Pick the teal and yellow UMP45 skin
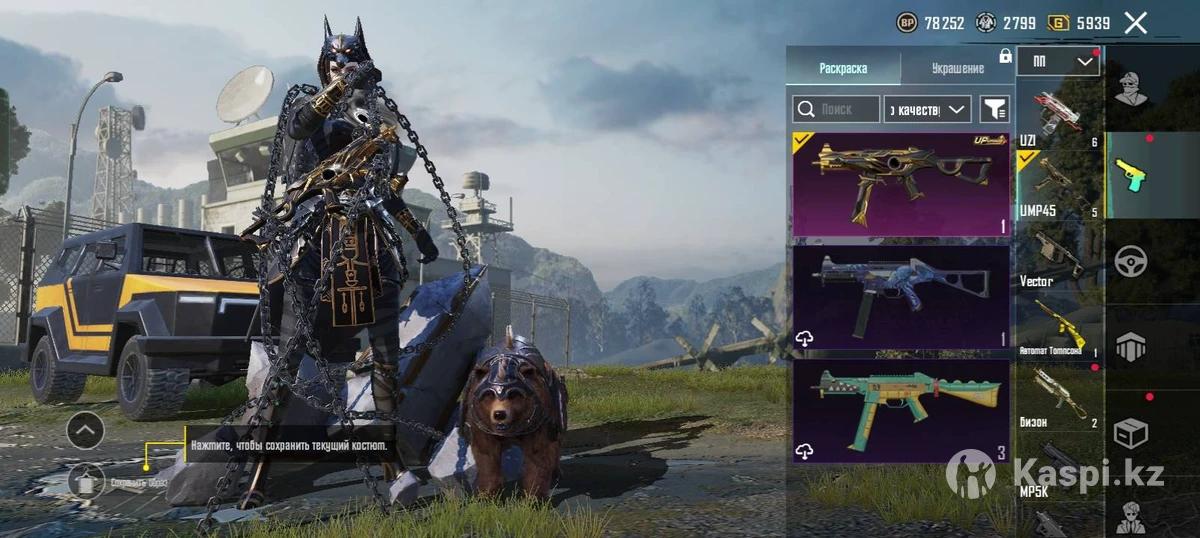 pyautogui.click(x=901, y=410)
